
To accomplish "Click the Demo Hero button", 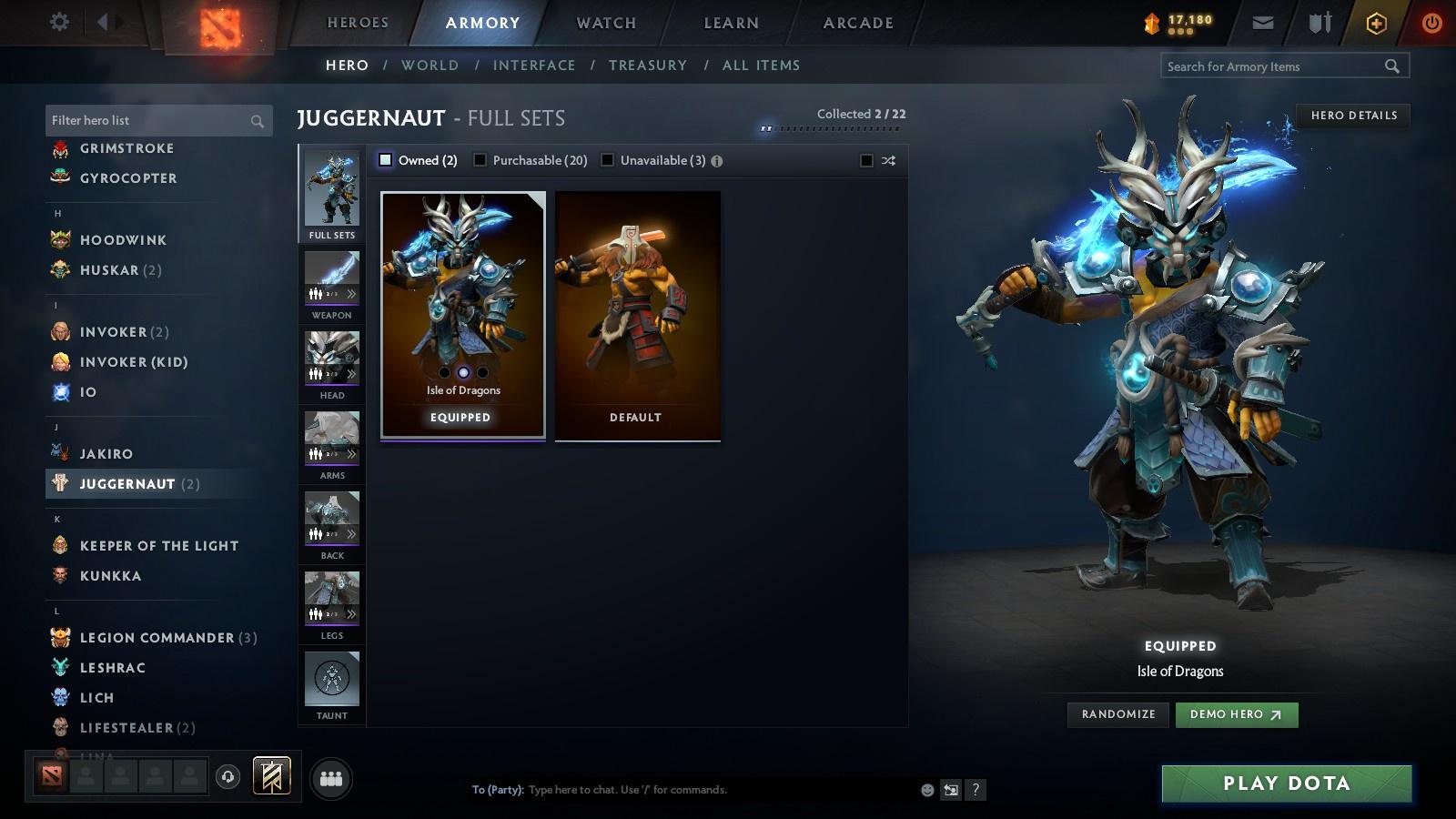I will pos(1236,714).
